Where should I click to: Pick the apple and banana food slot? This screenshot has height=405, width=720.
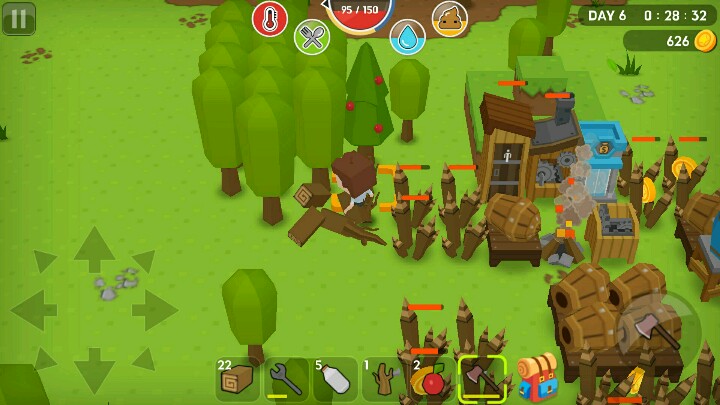point(432,380)
